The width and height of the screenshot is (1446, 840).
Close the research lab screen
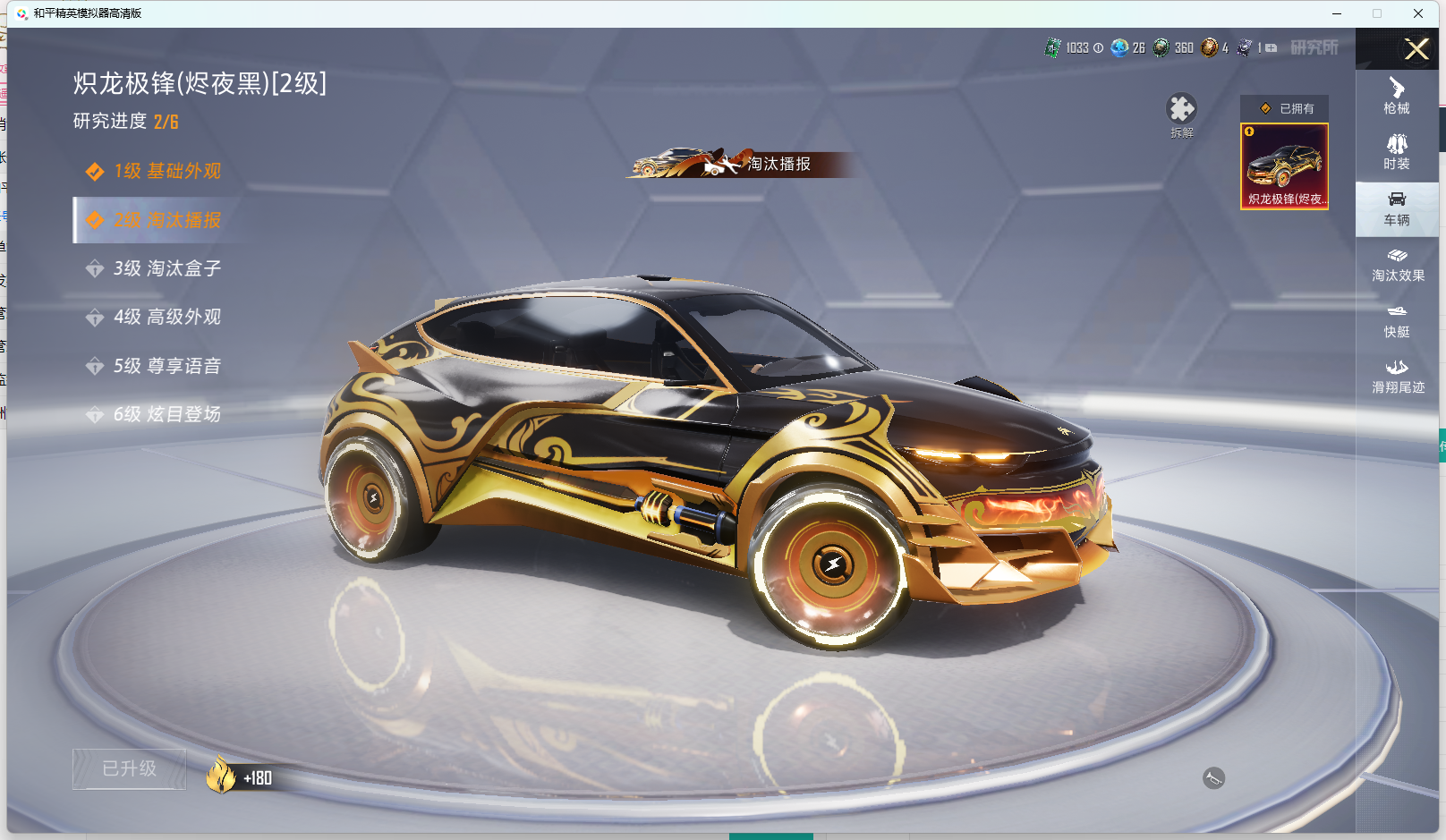[x=1416, y=49]
